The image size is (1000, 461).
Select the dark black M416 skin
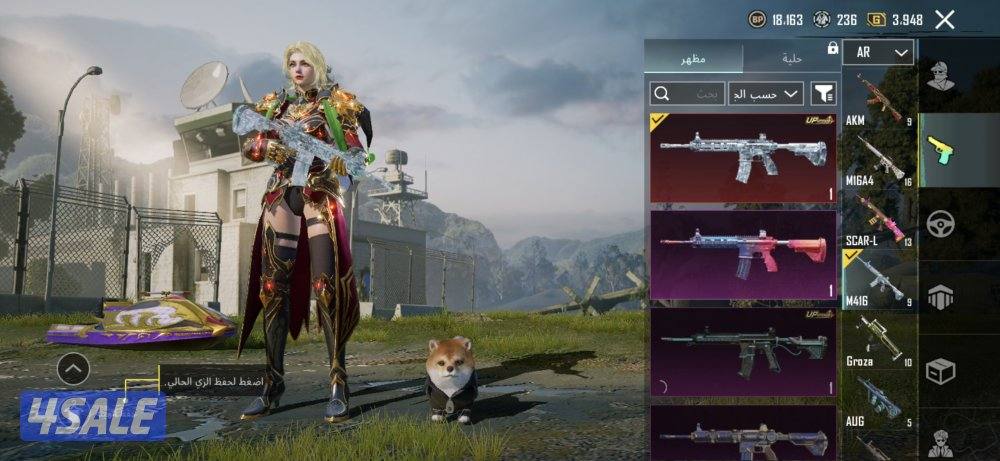pyautogui.click(x=743, y=351)
